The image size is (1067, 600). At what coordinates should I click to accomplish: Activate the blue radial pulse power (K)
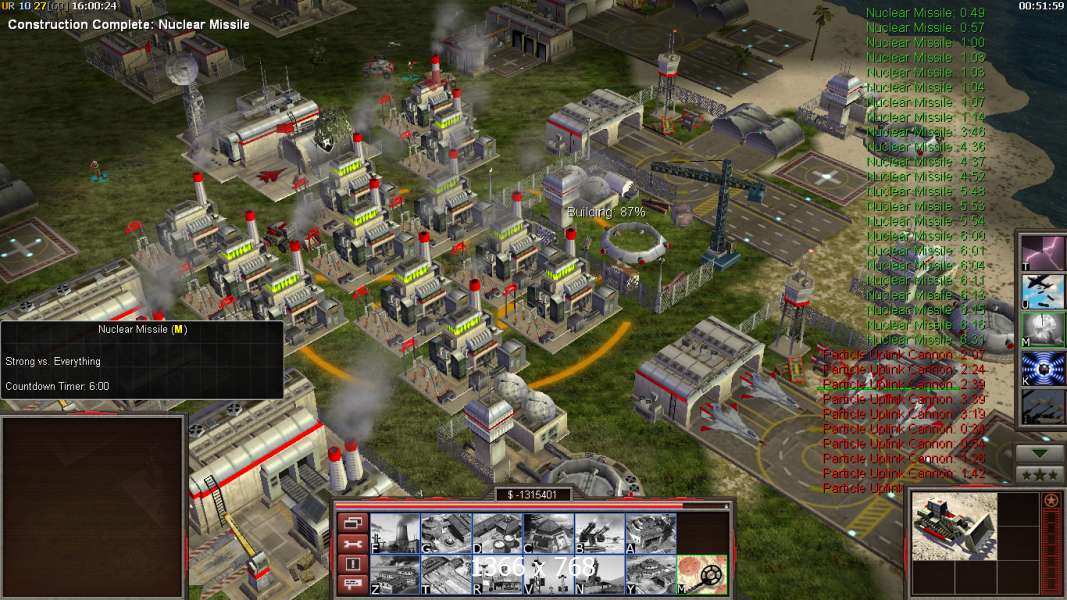pyautogui.click(x=1042, y=368)
